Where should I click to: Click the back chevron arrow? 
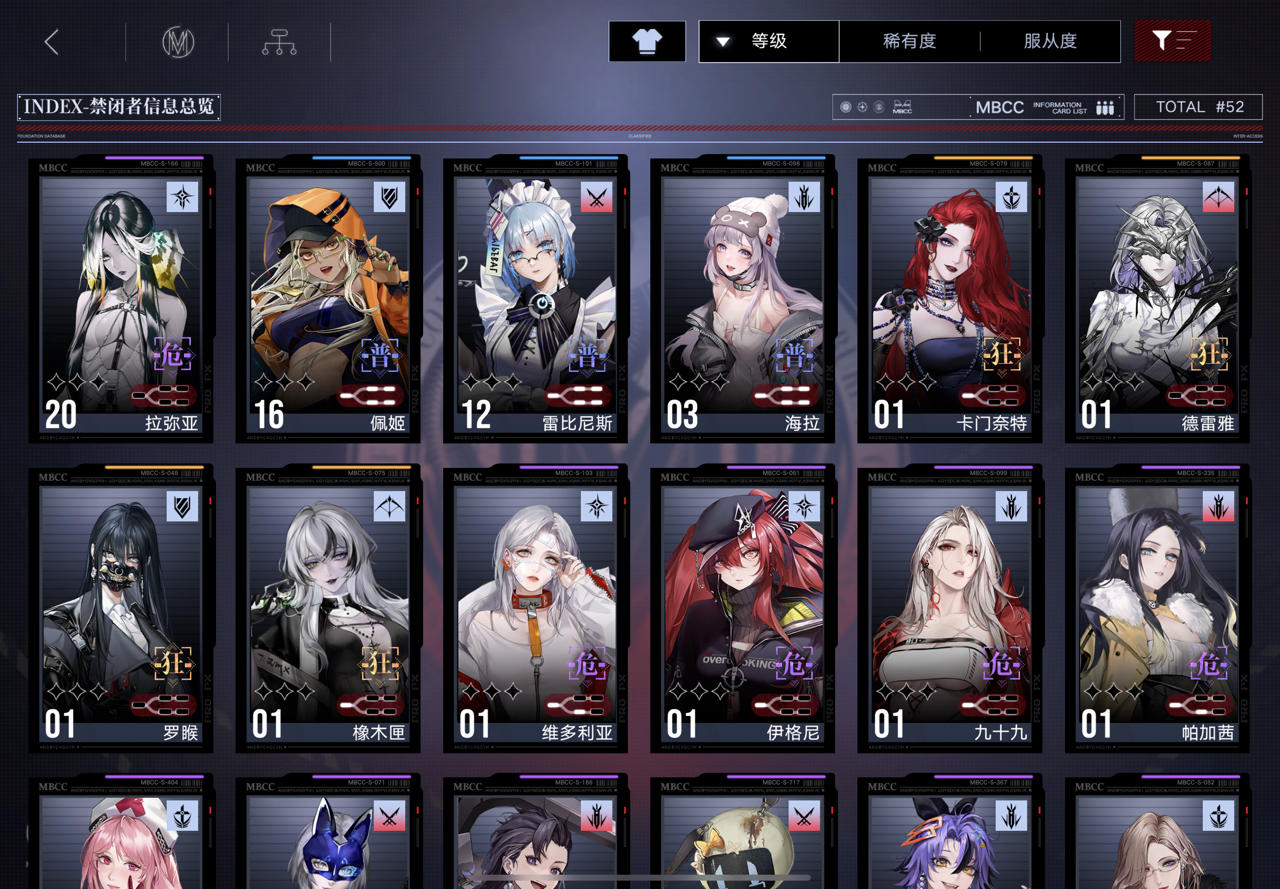pos(50,42)
